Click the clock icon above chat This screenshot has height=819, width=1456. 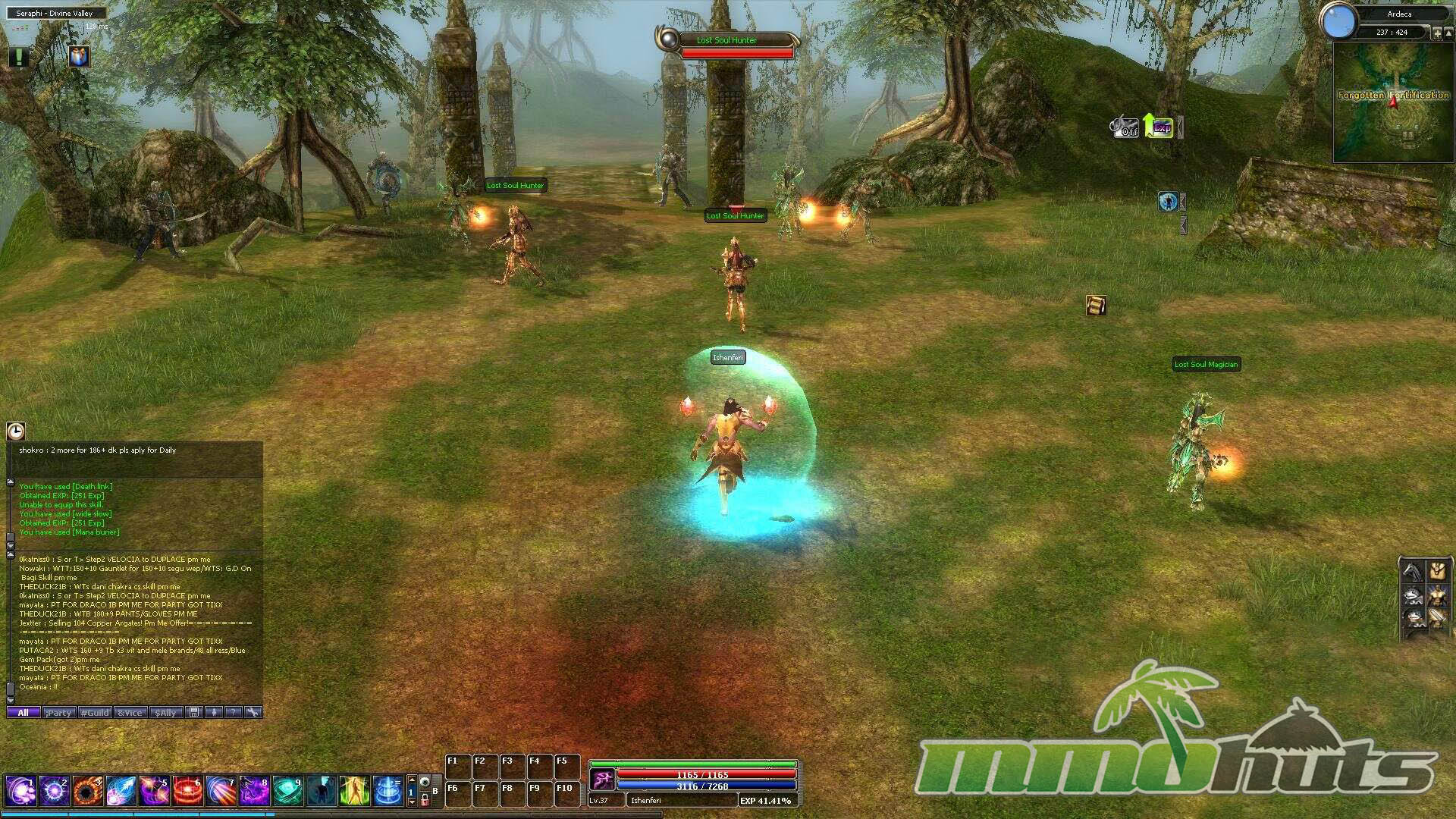16,431
